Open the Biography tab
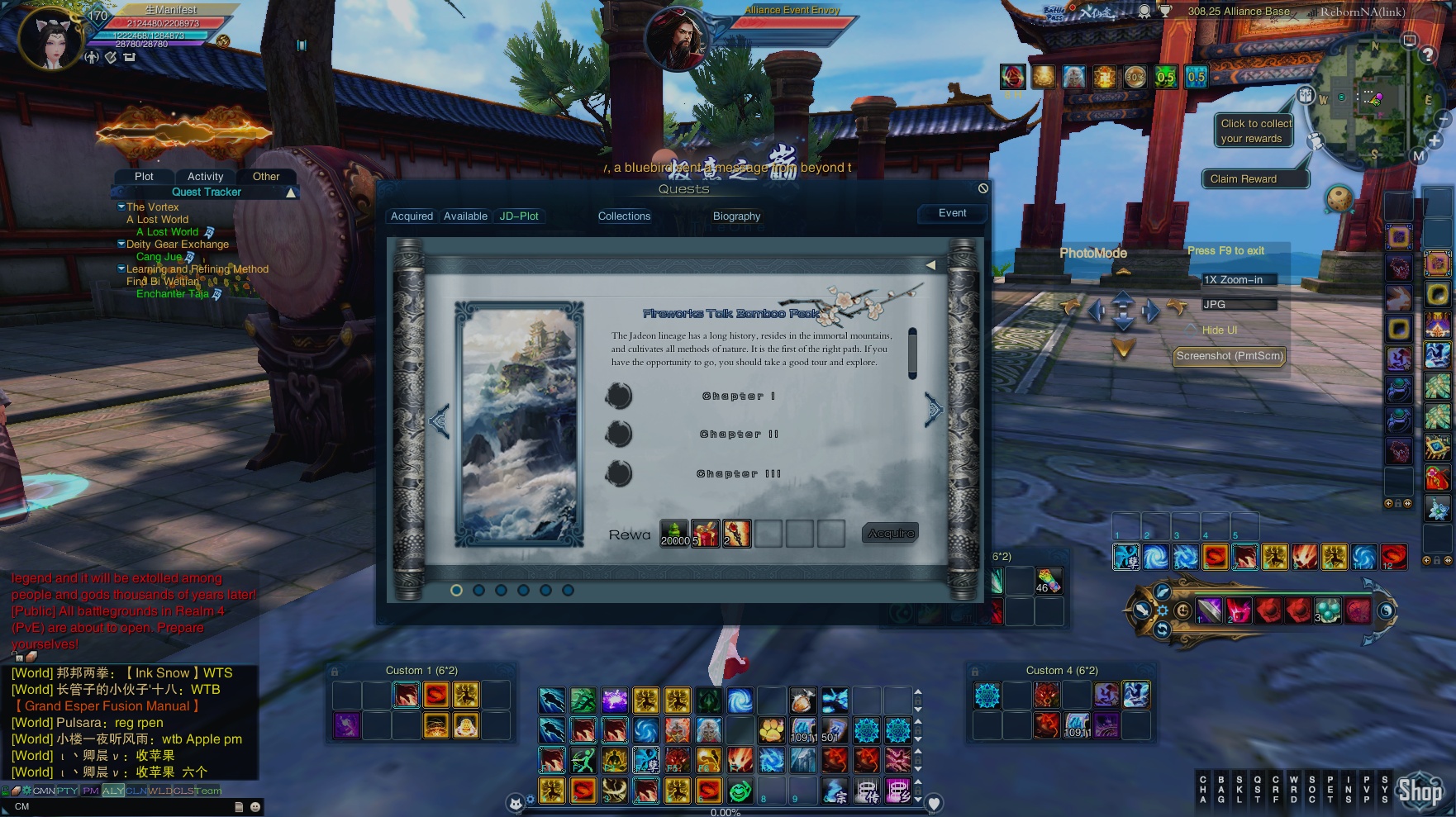The width and height of the screenshot is (1456, 817). pyautogui.click(x=736, y=216)
